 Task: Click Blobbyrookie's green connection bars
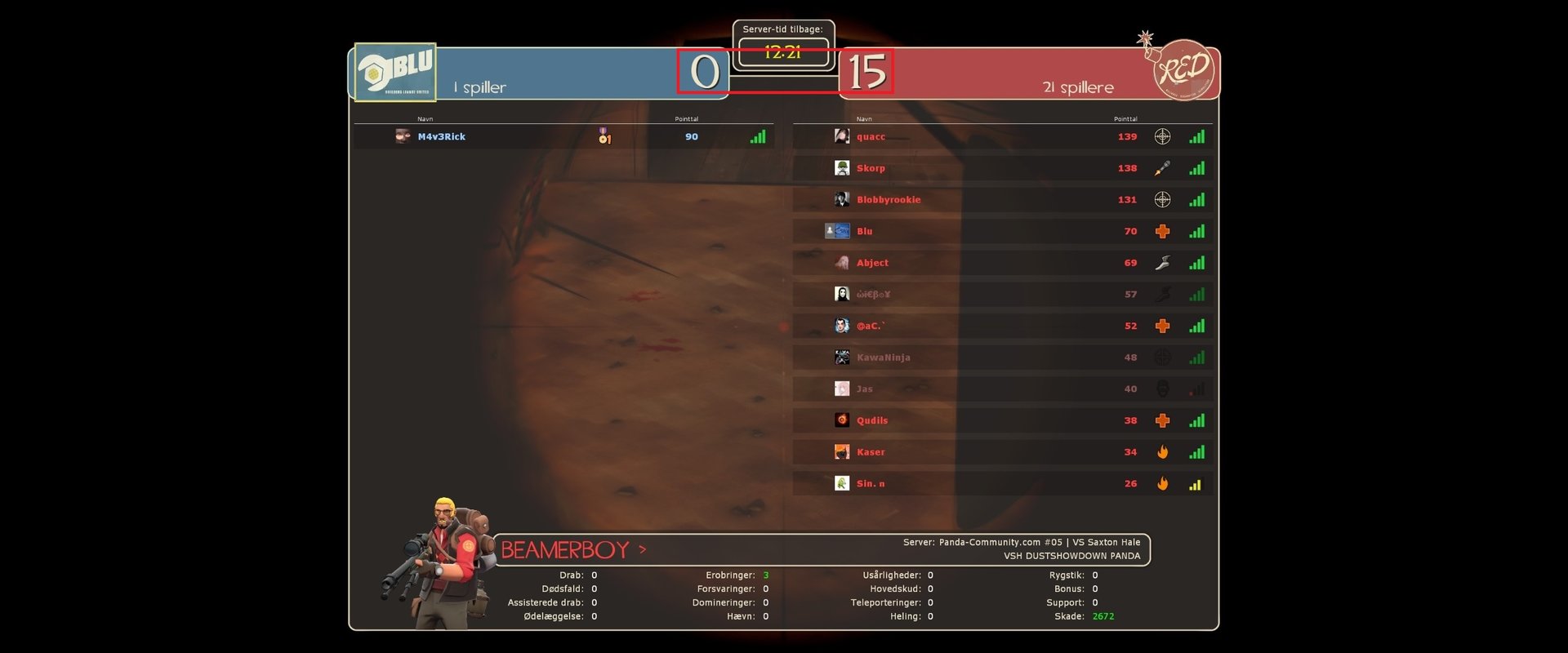tap(1197, 199)
